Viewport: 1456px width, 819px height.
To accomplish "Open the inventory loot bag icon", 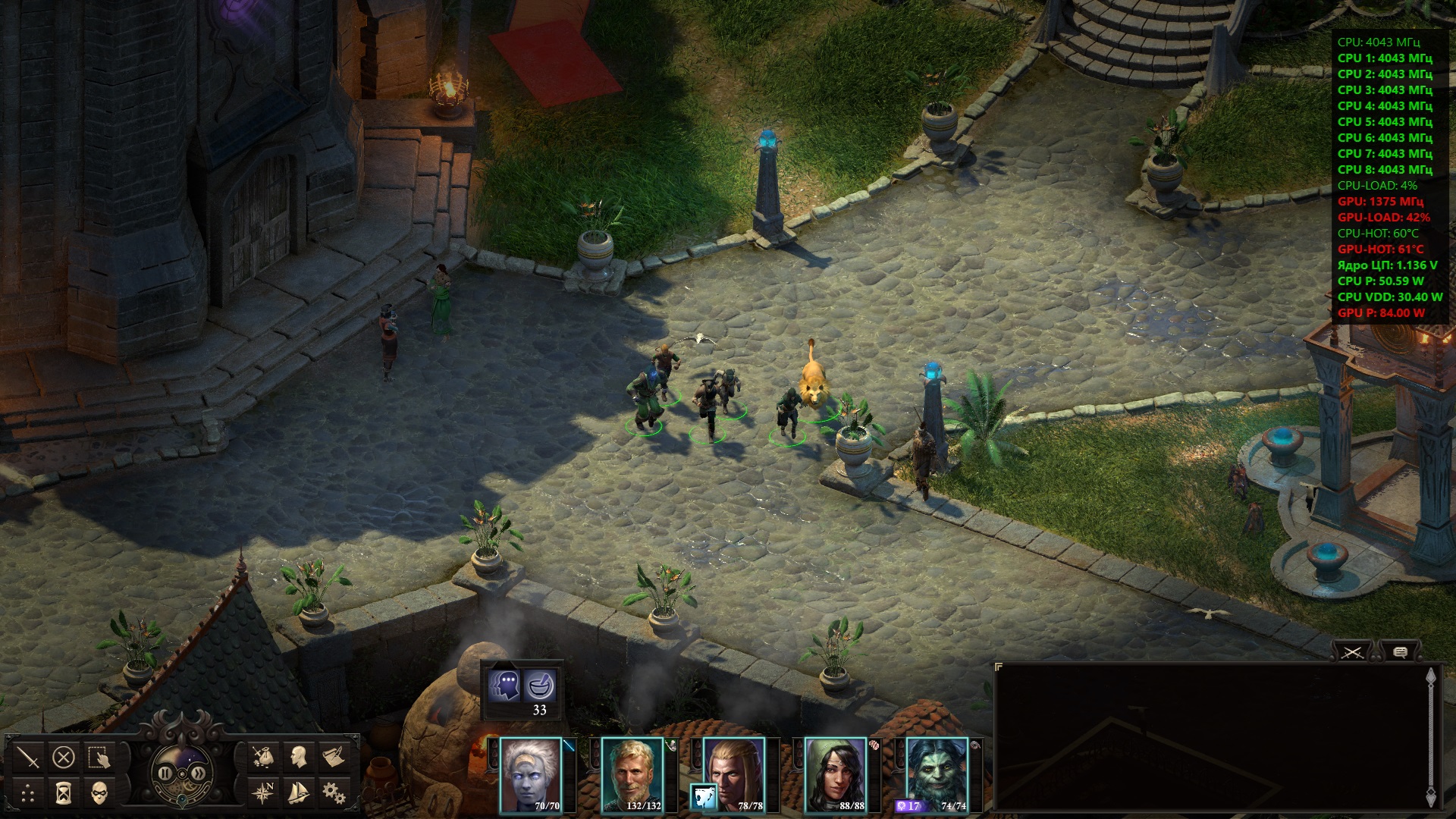I will (x=263, y=757).
